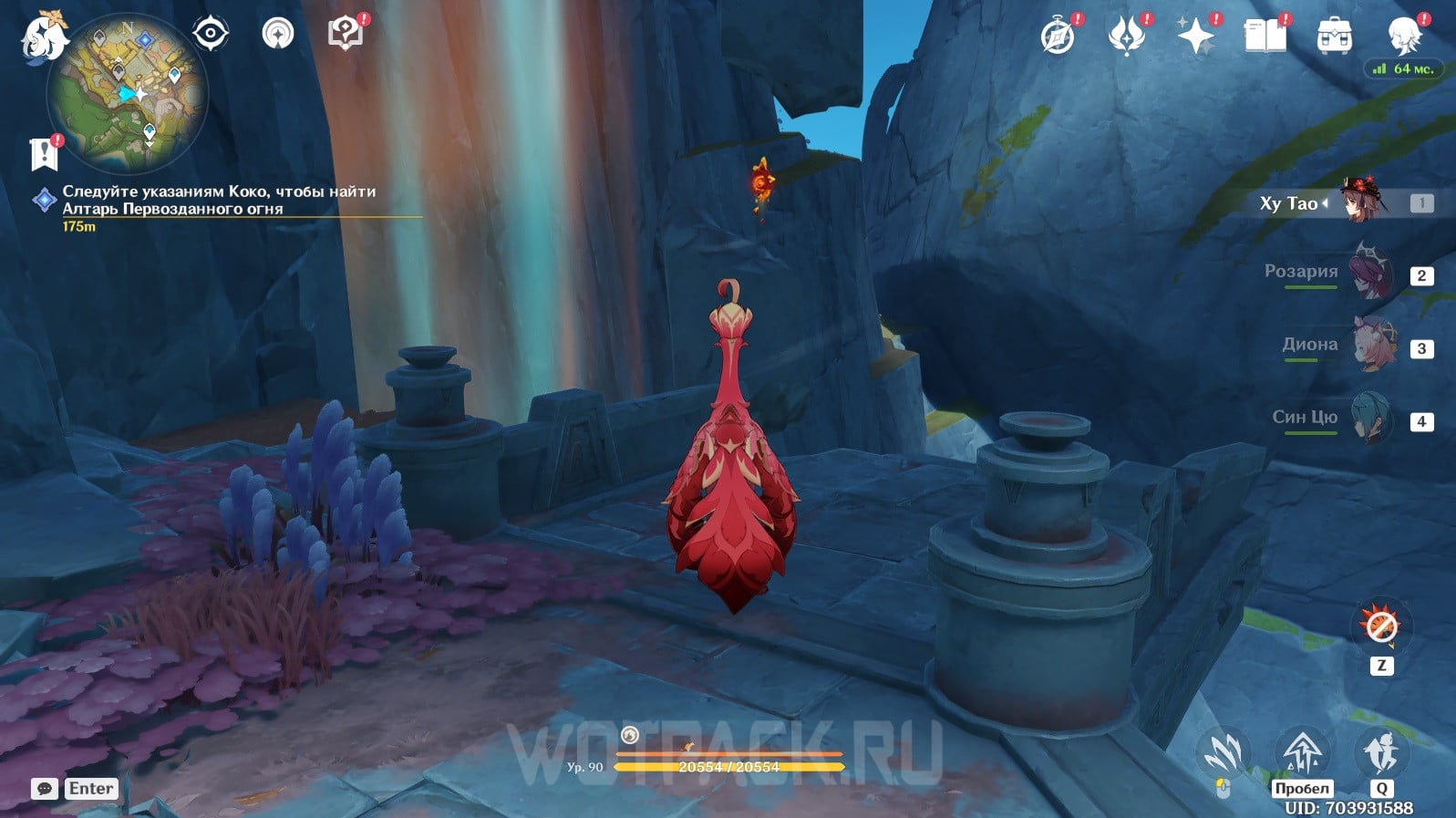This screenshot has width=1456, height=818.
Task: Use the claw attack ability icon
Action: [1224, 754]
